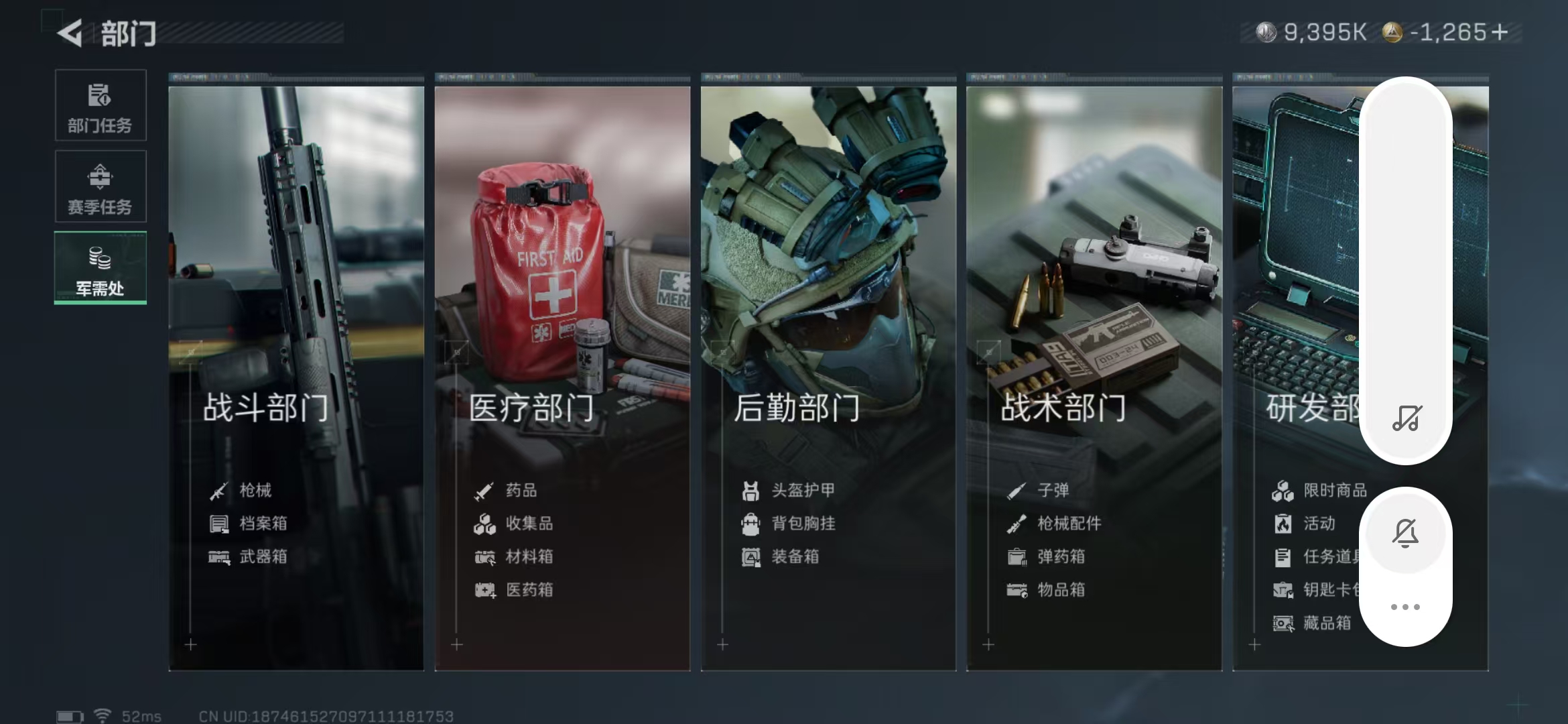Enable the 军需处 sidebar section
This screenshot has width=1568, height=724.
pos(100,268)
